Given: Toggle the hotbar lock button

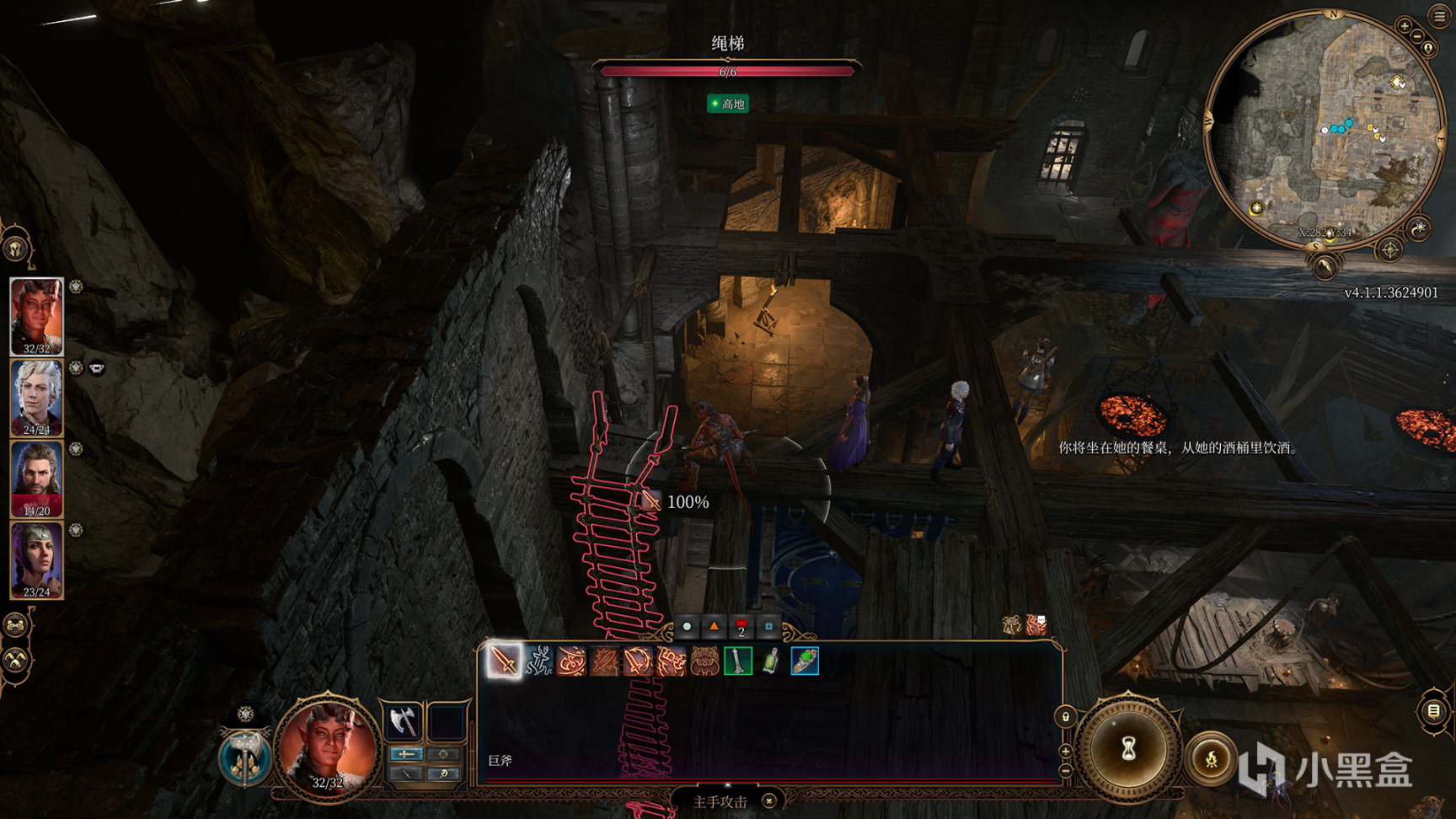Looking at the screenshot, I should tap(1066, 717).
